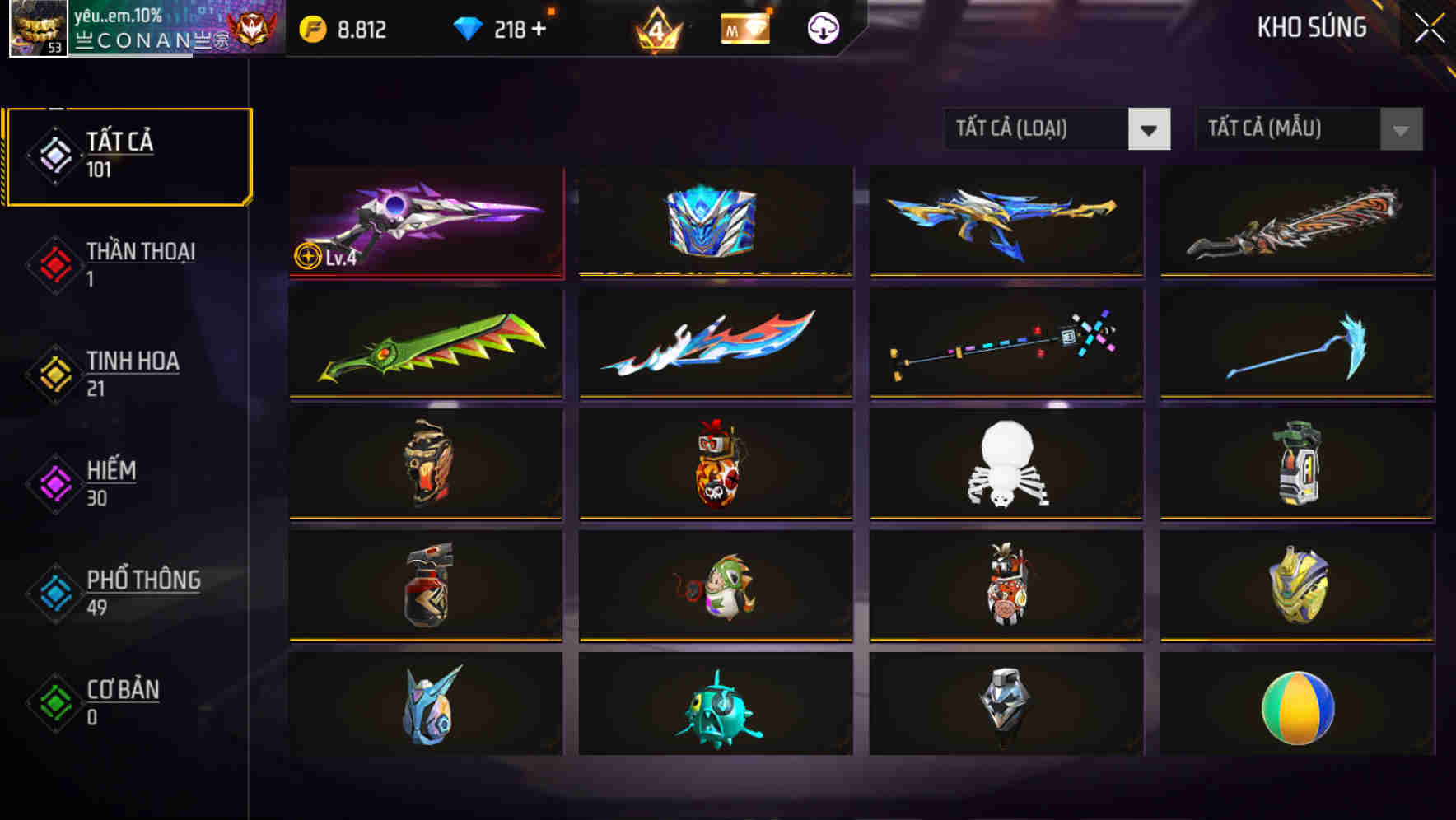1456x820 pixels.
Task: Click the rank crown badge showing 4
Action: coord(656,26)
